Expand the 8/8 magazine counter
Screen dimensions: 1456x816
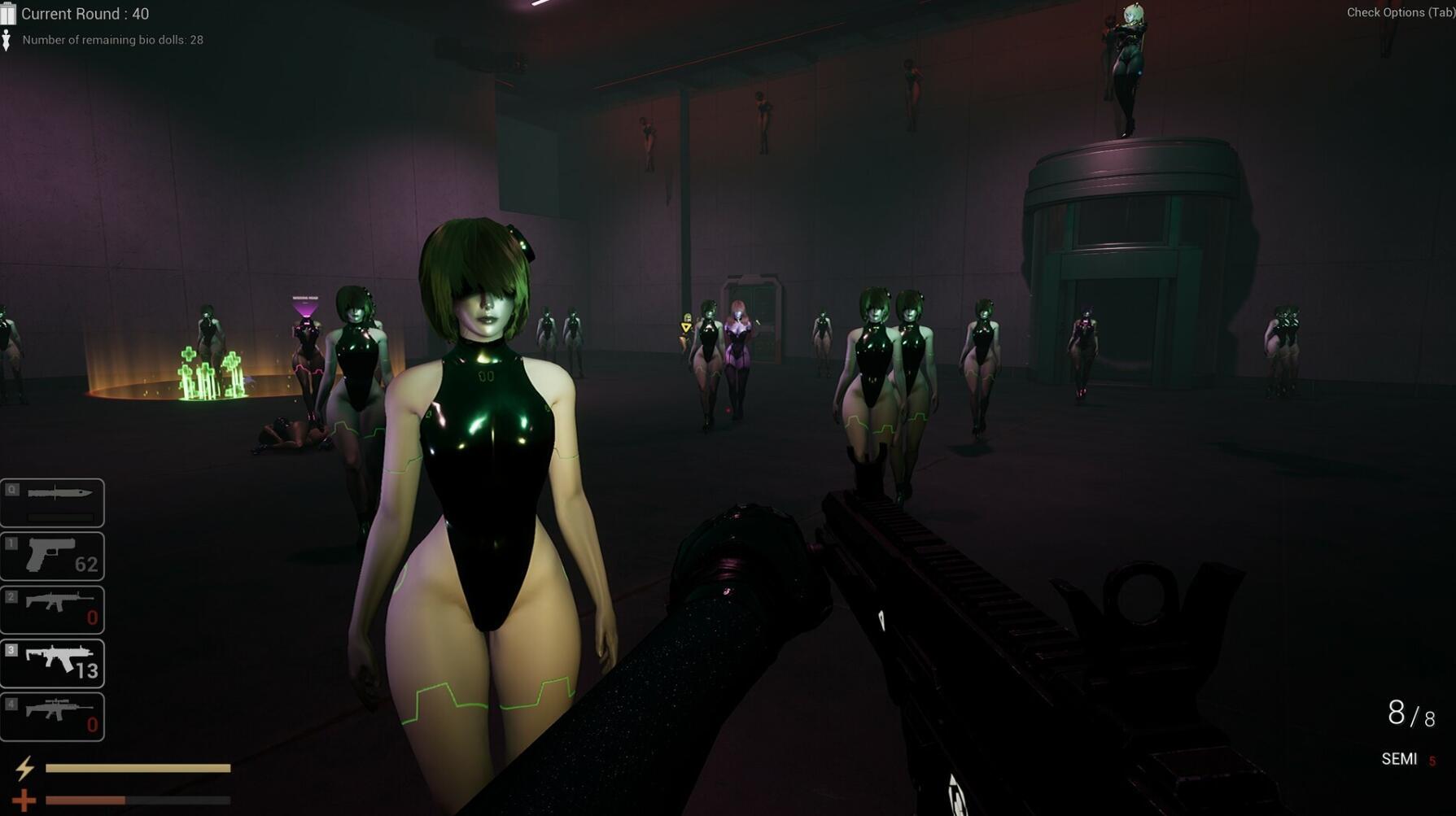[1410, 713]
